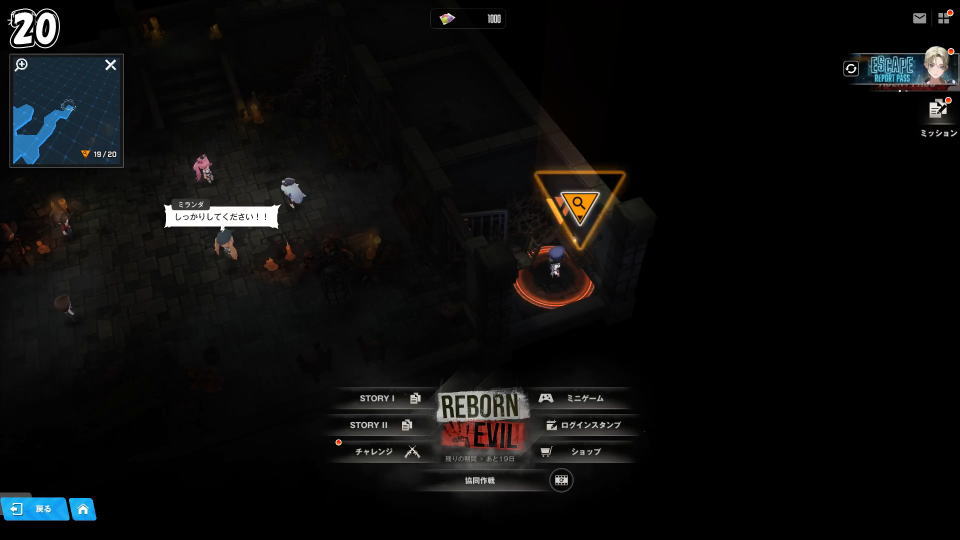Click the currency counter showing 1000
Image resolution: width=960 pixels, height=540 pixels.
(469, 19)
